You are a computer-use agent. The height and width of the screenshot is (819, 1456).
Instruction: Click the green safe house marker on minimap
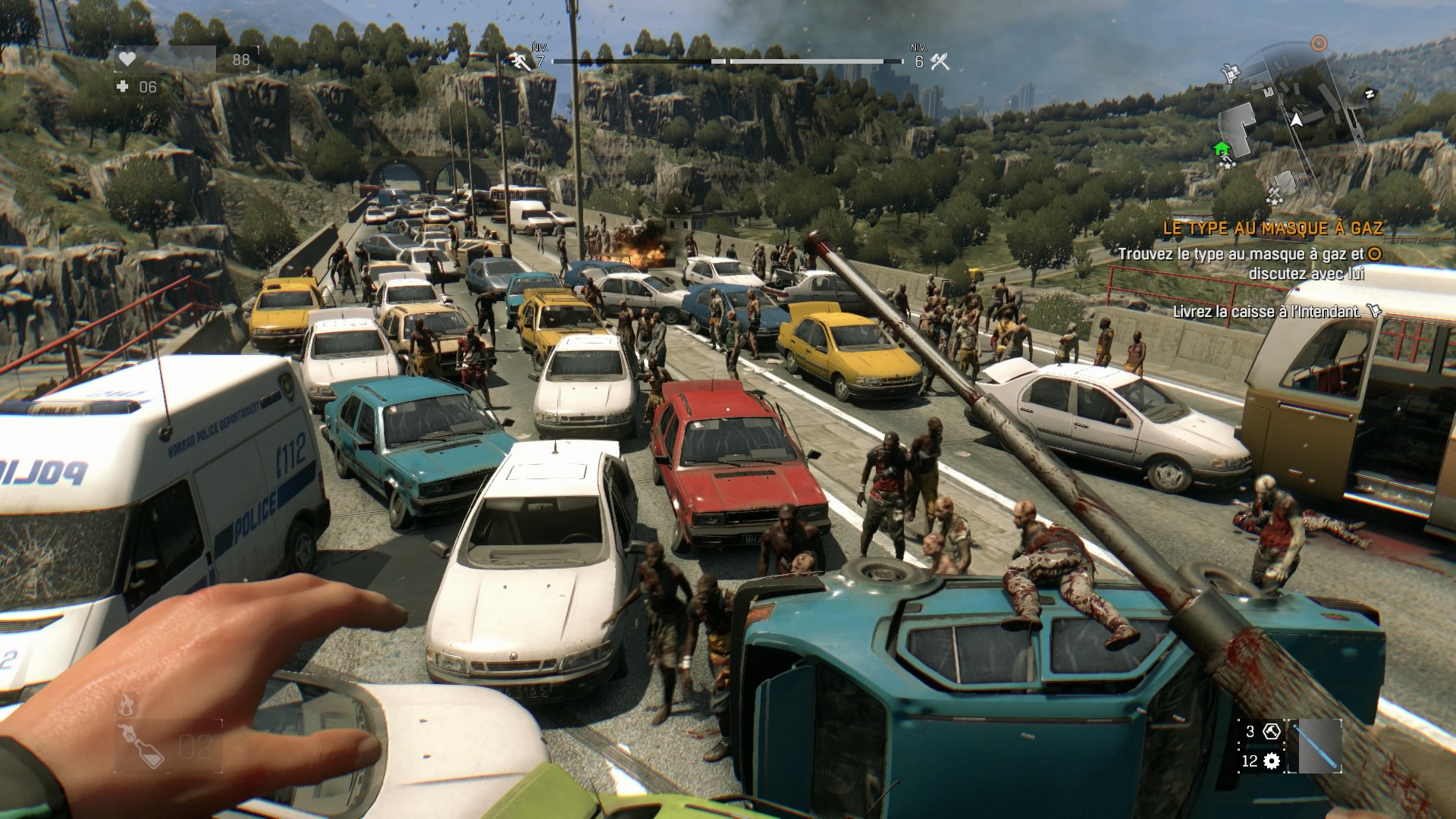pos(1221,149)
